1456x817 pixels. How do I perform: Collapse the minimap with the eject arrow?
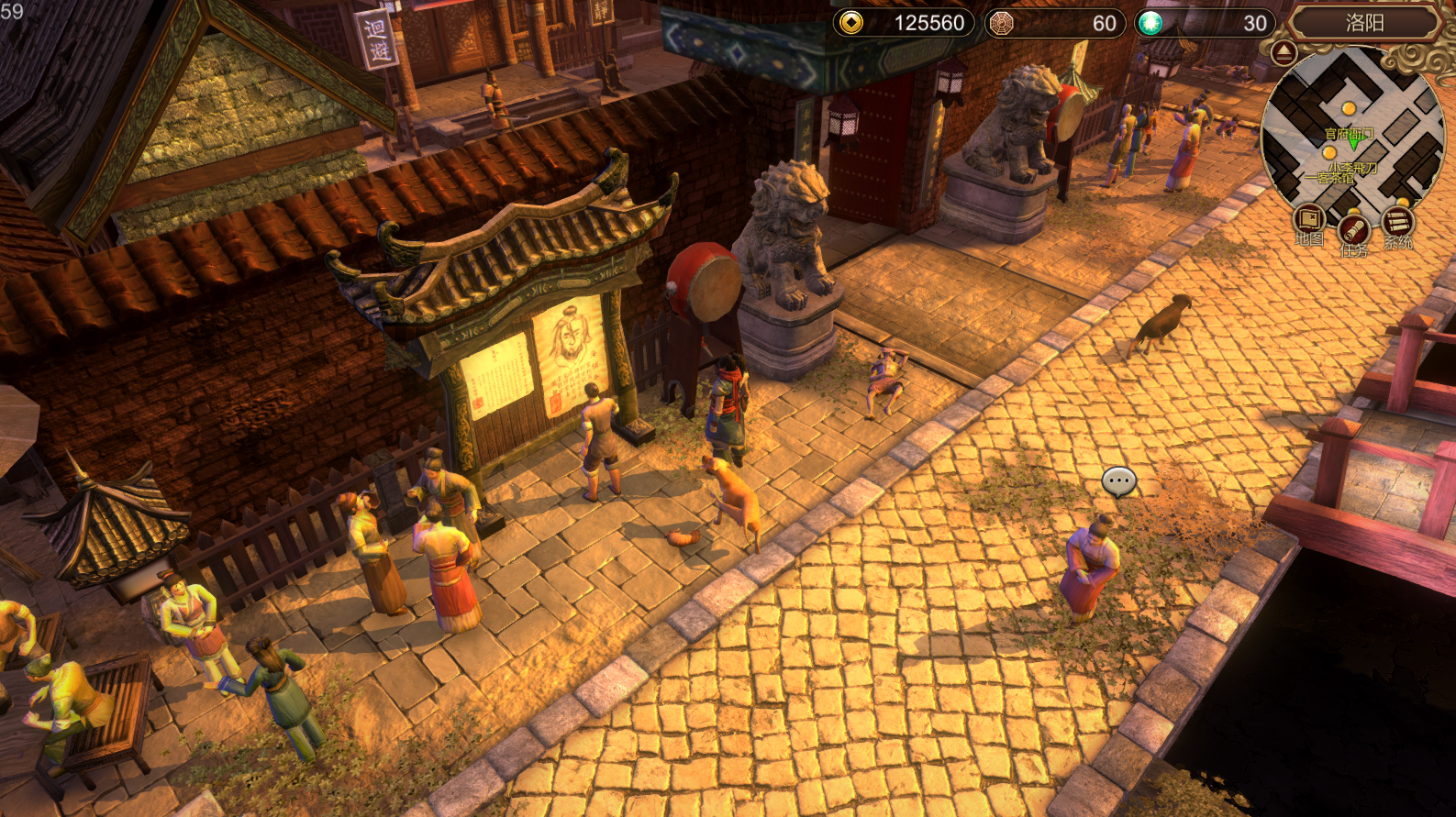pyautogui.click(x=1284, y=52)
